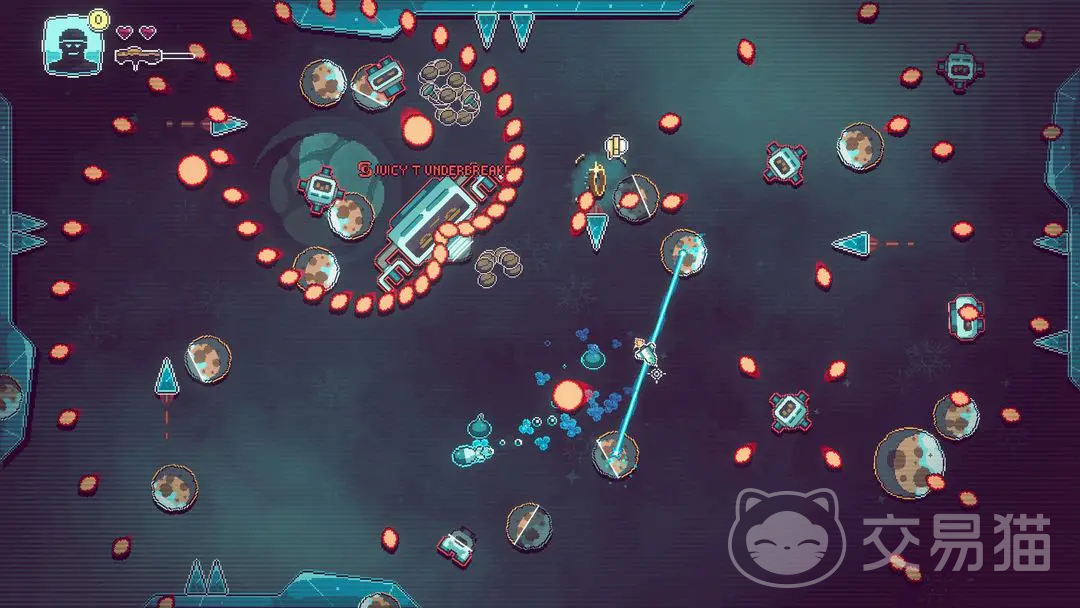
Task: Click the masked player portrait
Action: pos(73,46)
